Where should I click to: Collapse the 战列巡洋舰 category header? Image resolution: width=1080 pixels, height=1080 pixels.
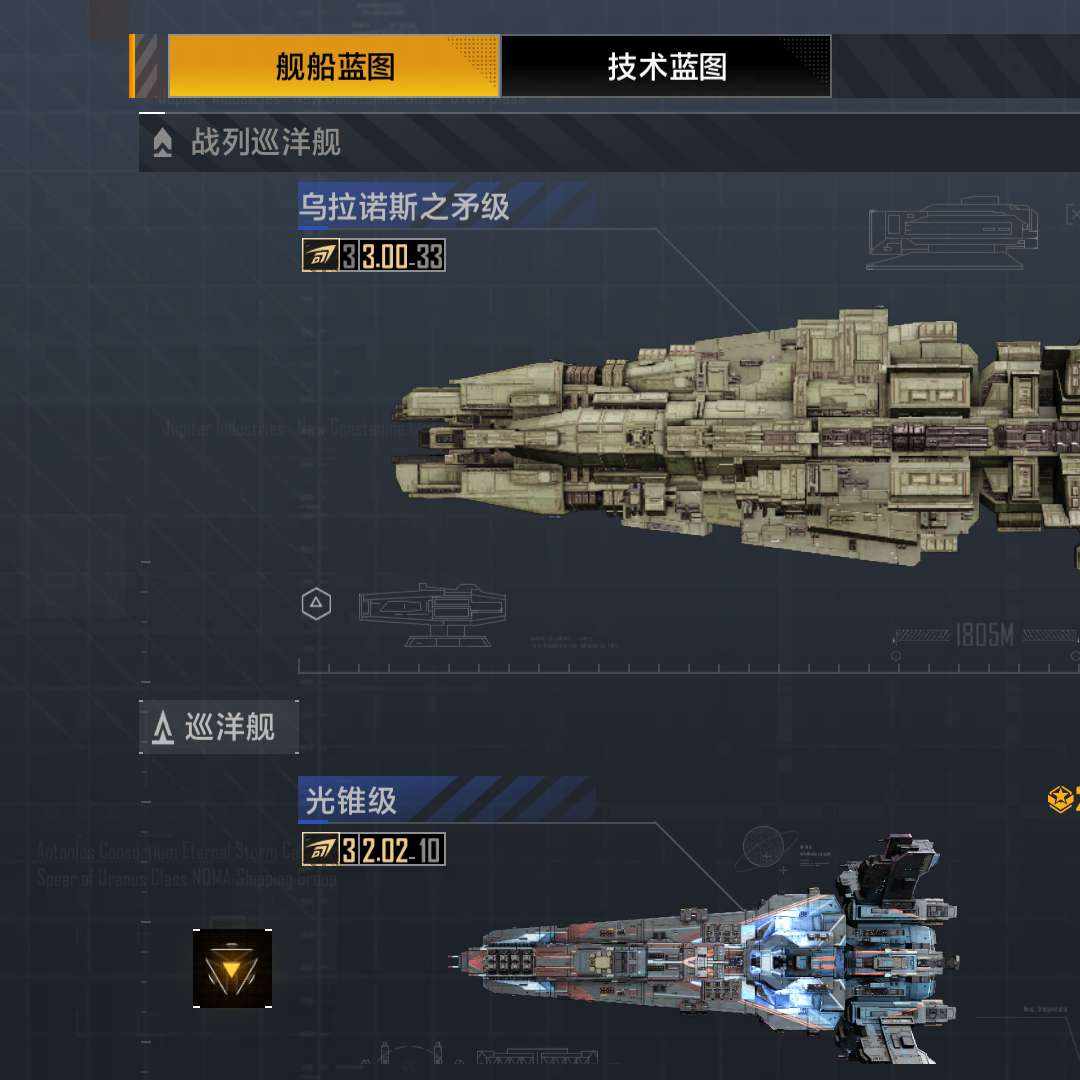point(266,143)
